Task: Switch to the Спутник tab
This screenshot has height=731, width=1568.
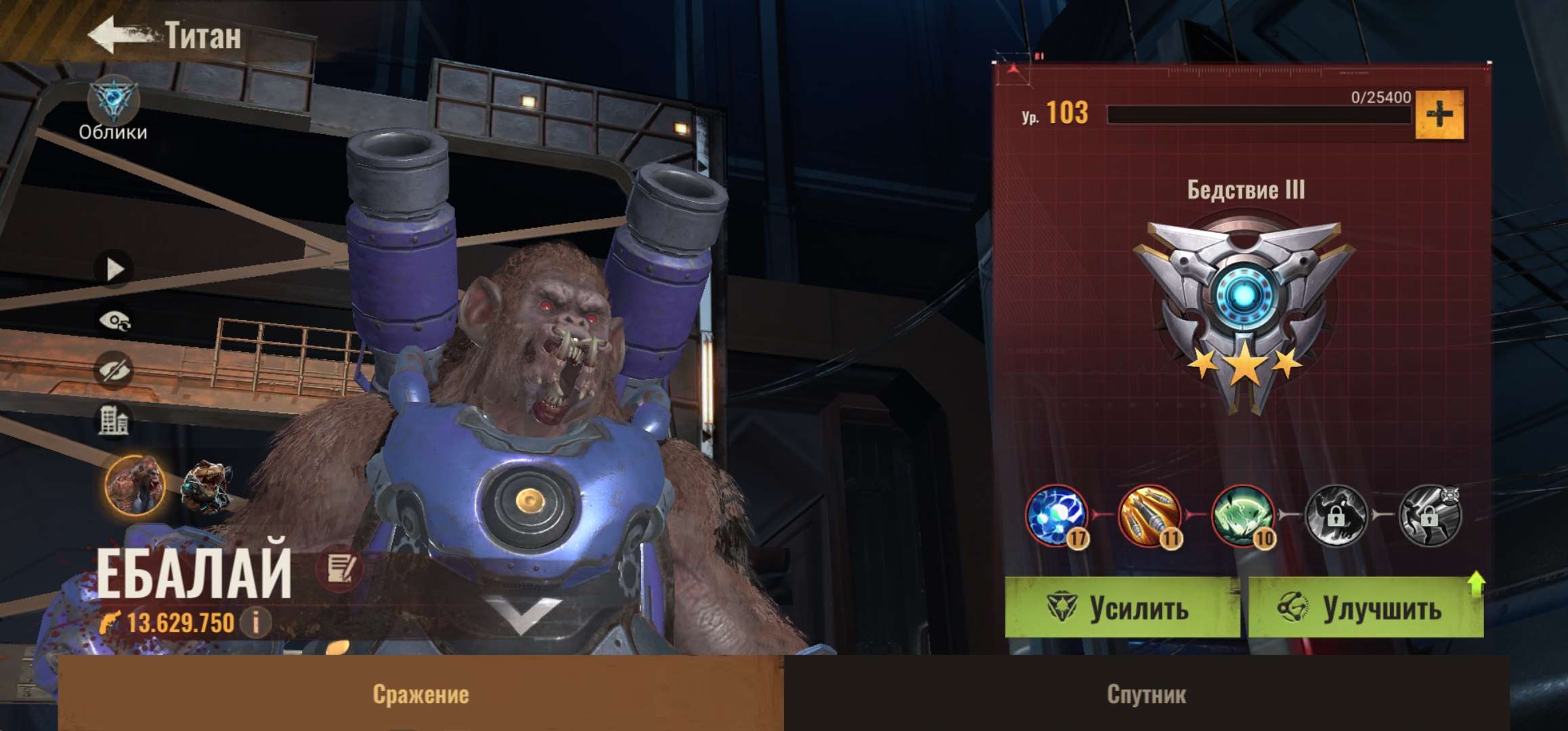Action: coord(1146,694)
